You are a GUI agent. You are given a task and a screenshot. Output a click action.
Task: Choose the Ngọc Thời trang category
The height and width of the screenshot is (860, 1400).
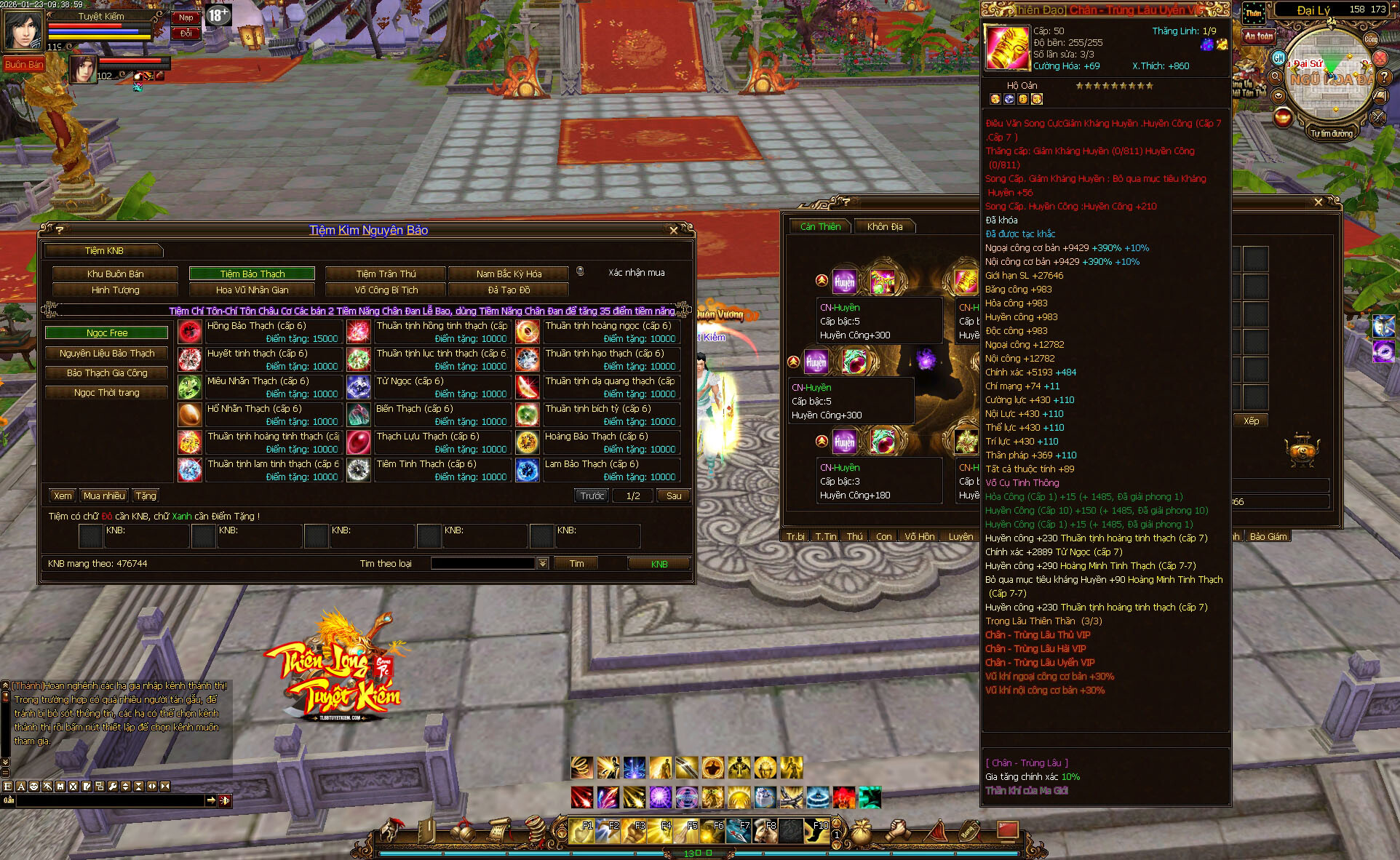coord(107,393)
